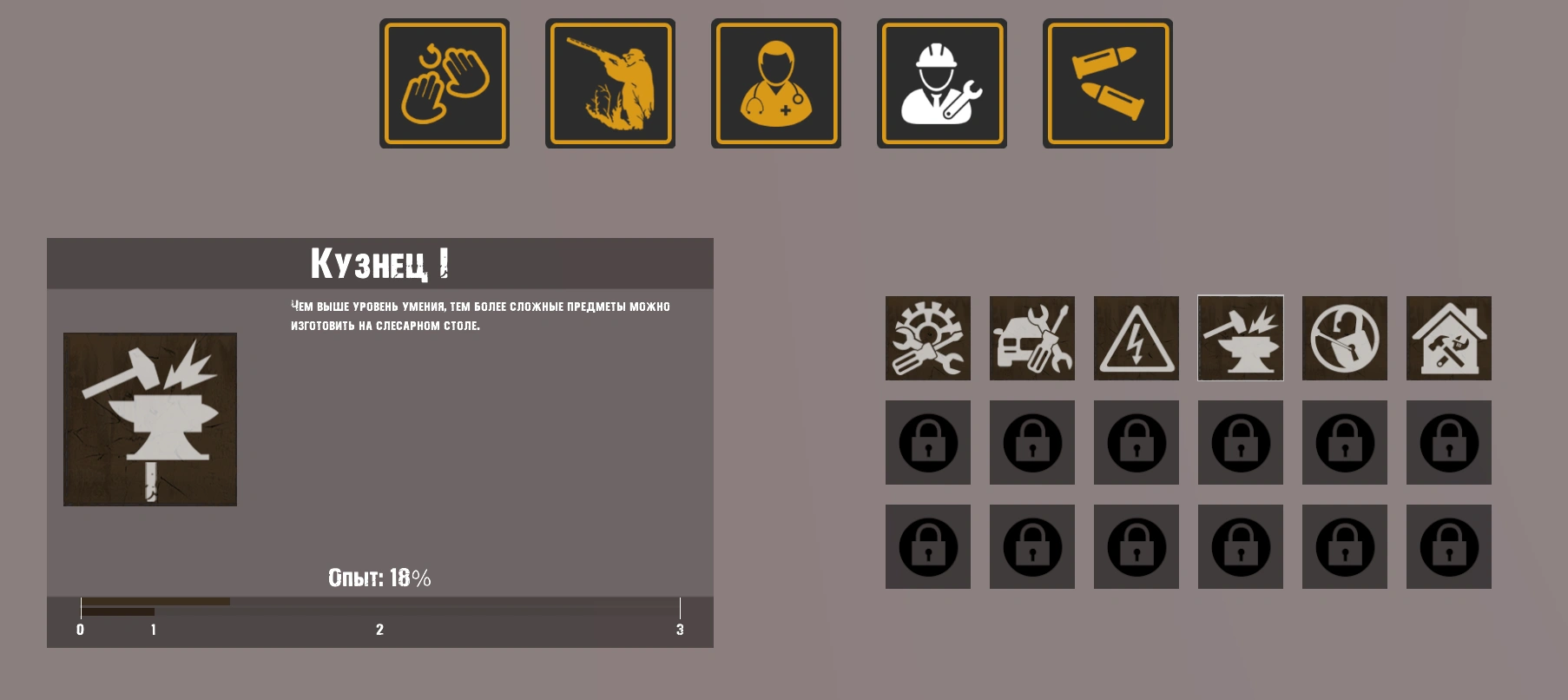Viewport: 1568px width, 700px height.
Task: Select the anvil blacksmith skill icon
Action: tap(1241, 338)
